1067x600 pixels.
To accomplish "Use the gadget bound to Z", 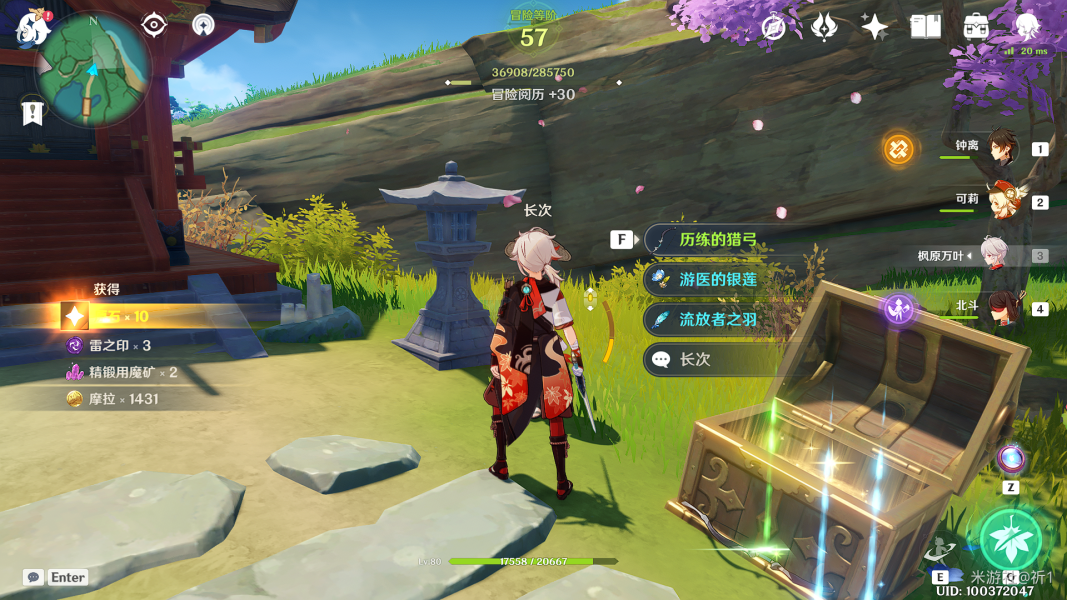I will [x=1010, y=460].
